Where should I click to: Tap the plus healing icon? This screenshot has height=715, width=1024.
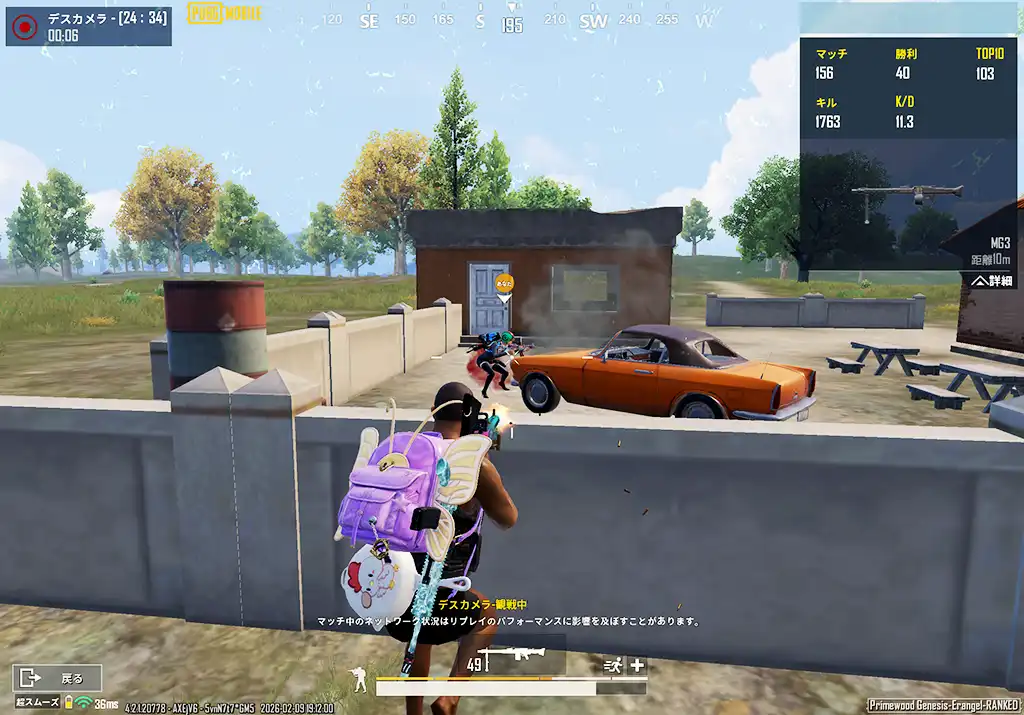click(637, 666)
